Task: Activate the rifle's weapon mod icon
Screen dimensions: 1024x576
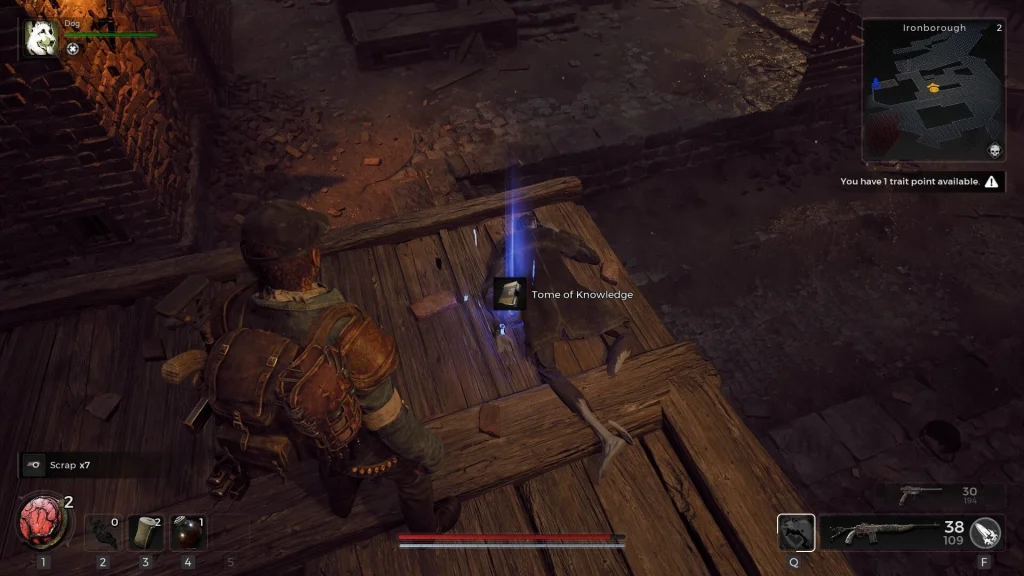Action: coord(986,533)
